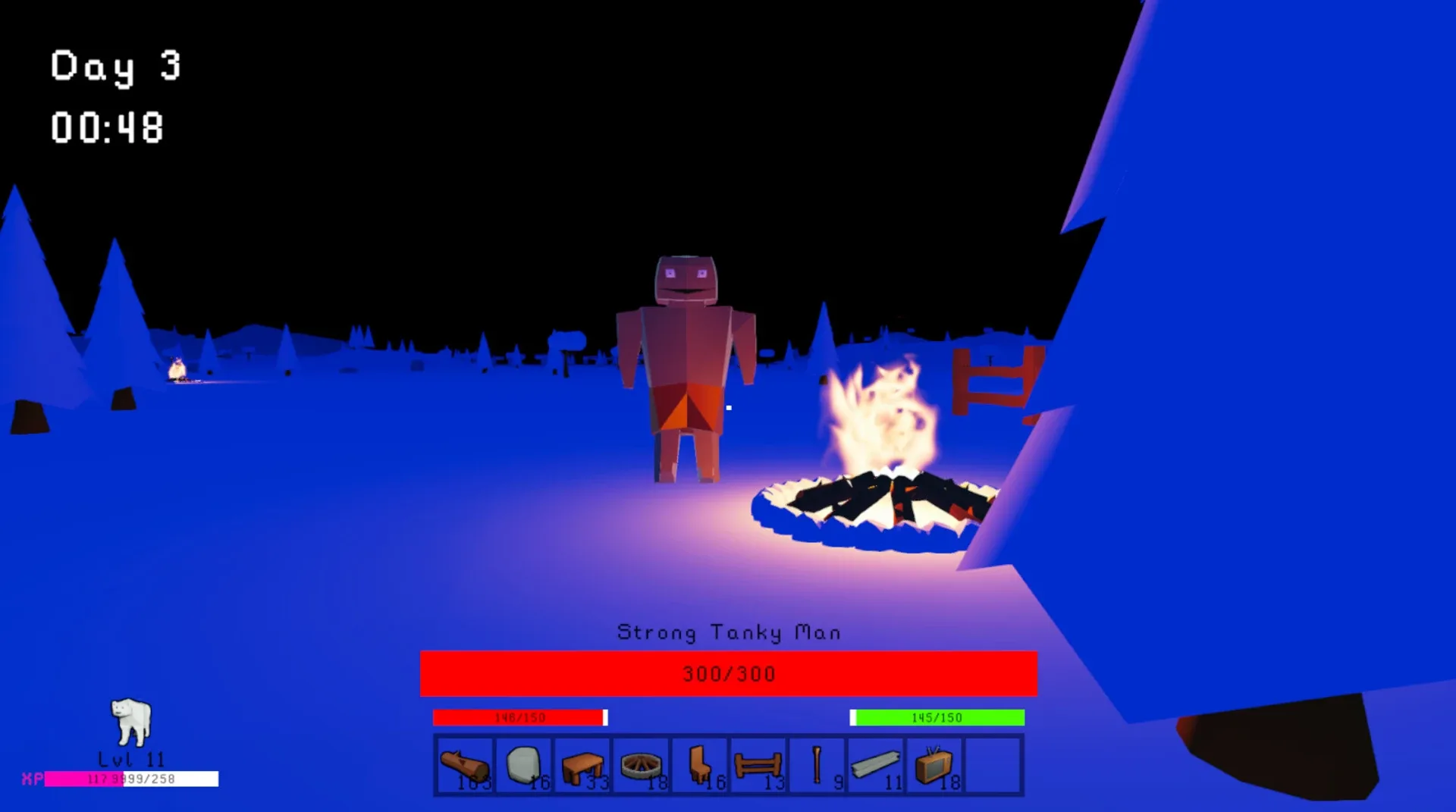The height and width of the screenshot is (812, 1456).
Task: Pick the wooden table item
Action: point(582,764)
